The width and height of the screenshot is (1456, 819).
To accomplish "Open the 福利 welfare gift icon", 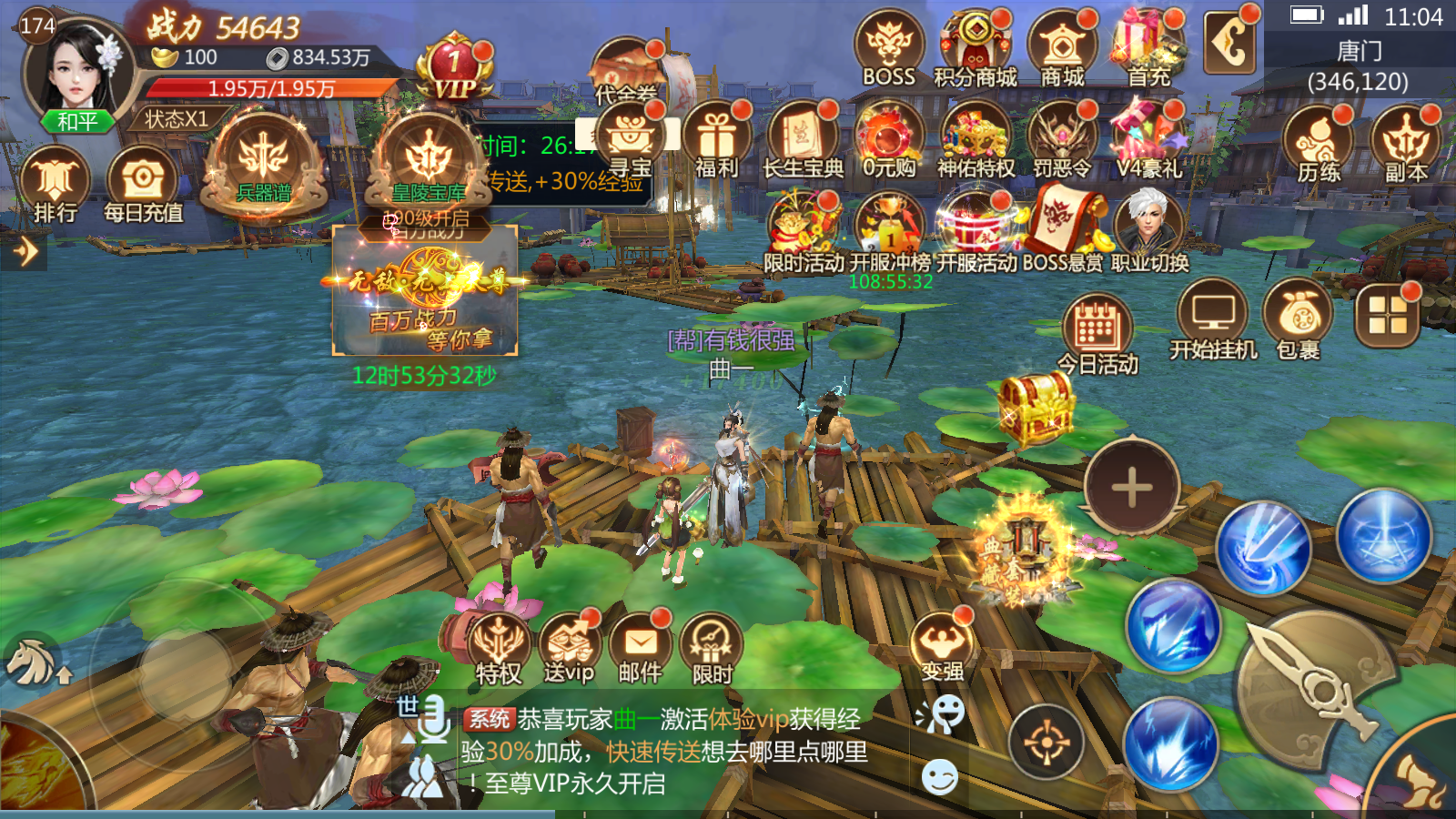I will click(717, 136).
